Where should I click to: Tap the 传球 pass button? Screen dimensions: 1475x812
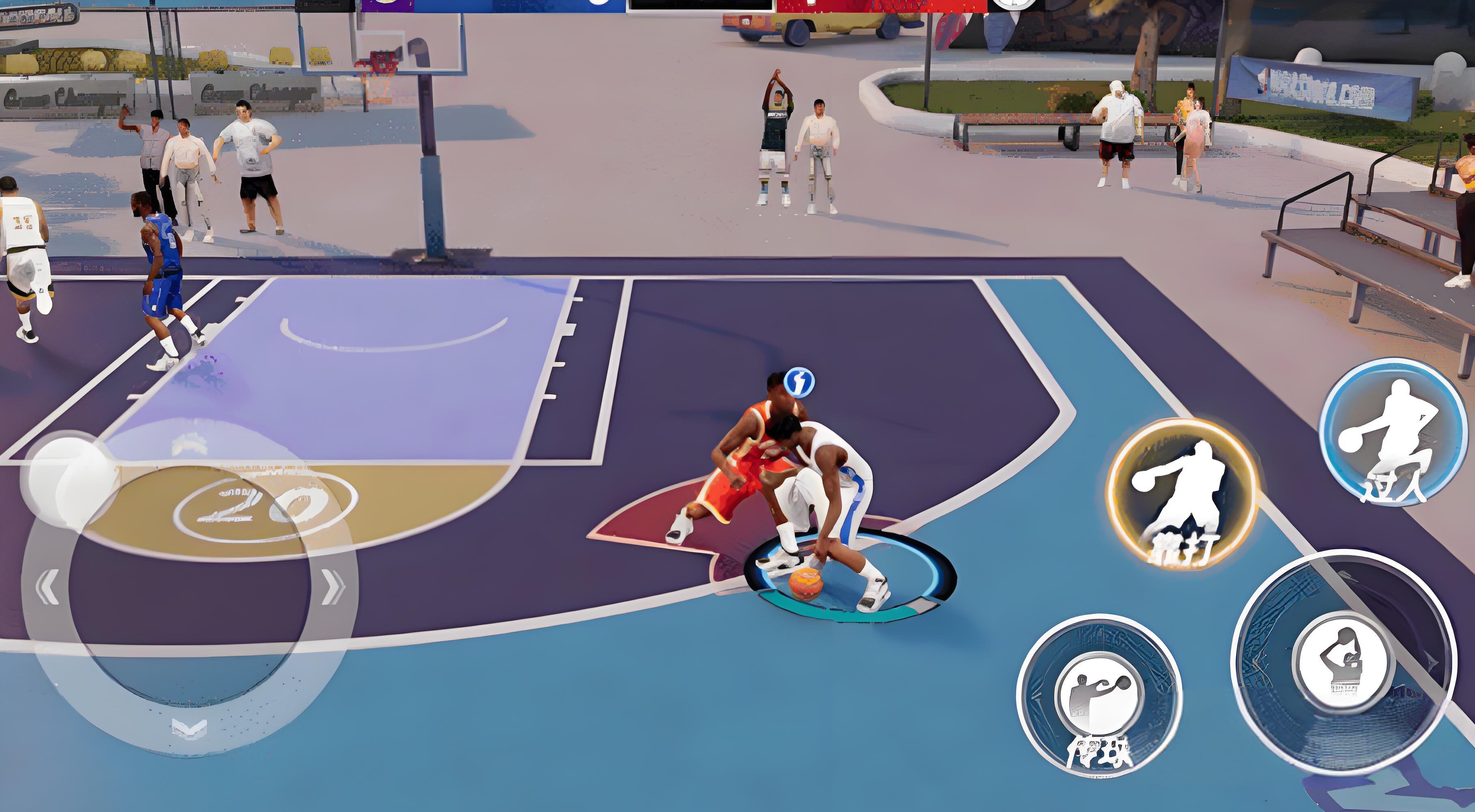pyautogui.click(x=1099, y=695)
